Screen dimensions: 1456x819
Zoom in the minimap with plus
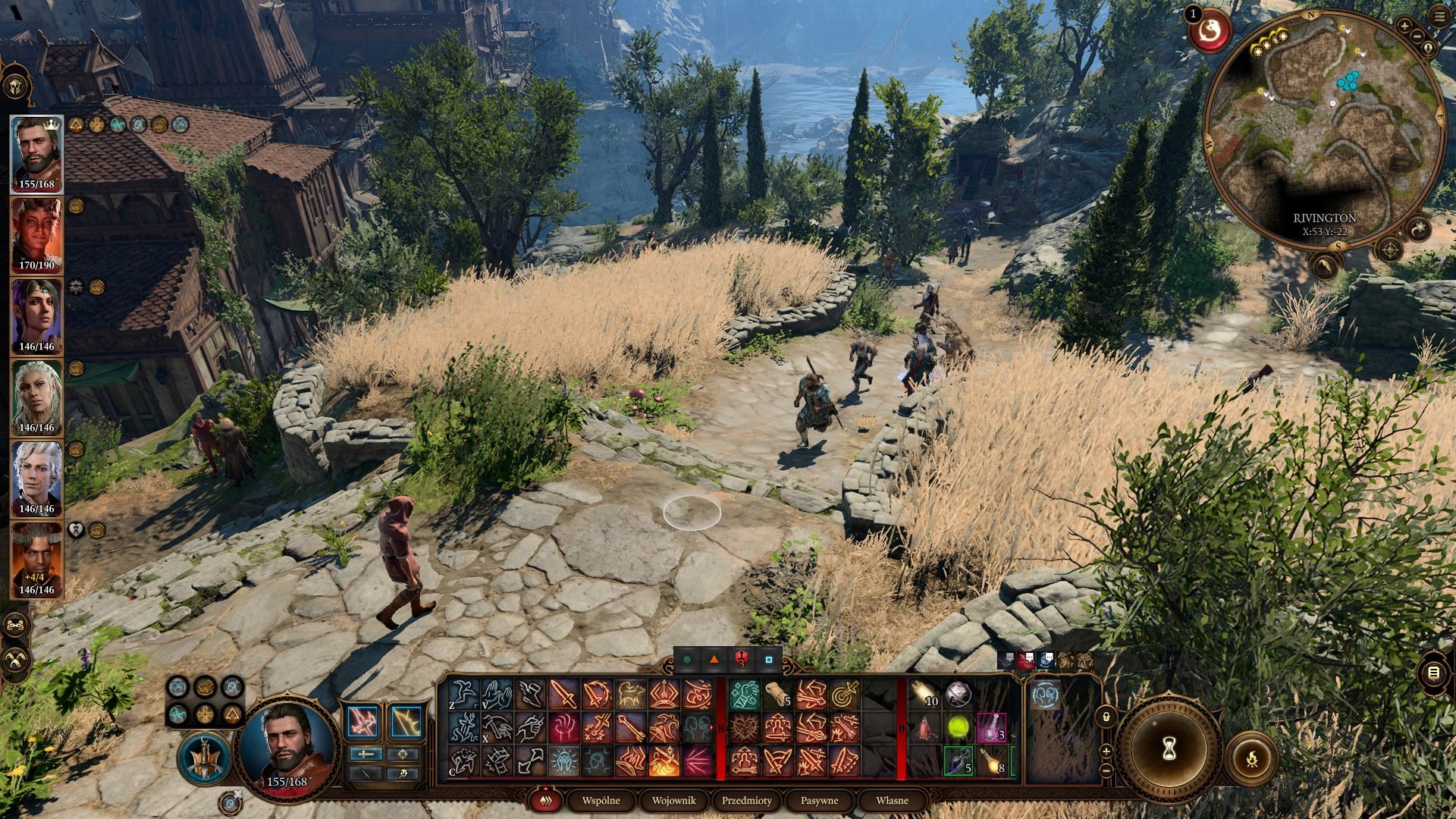click(1404, 27)
